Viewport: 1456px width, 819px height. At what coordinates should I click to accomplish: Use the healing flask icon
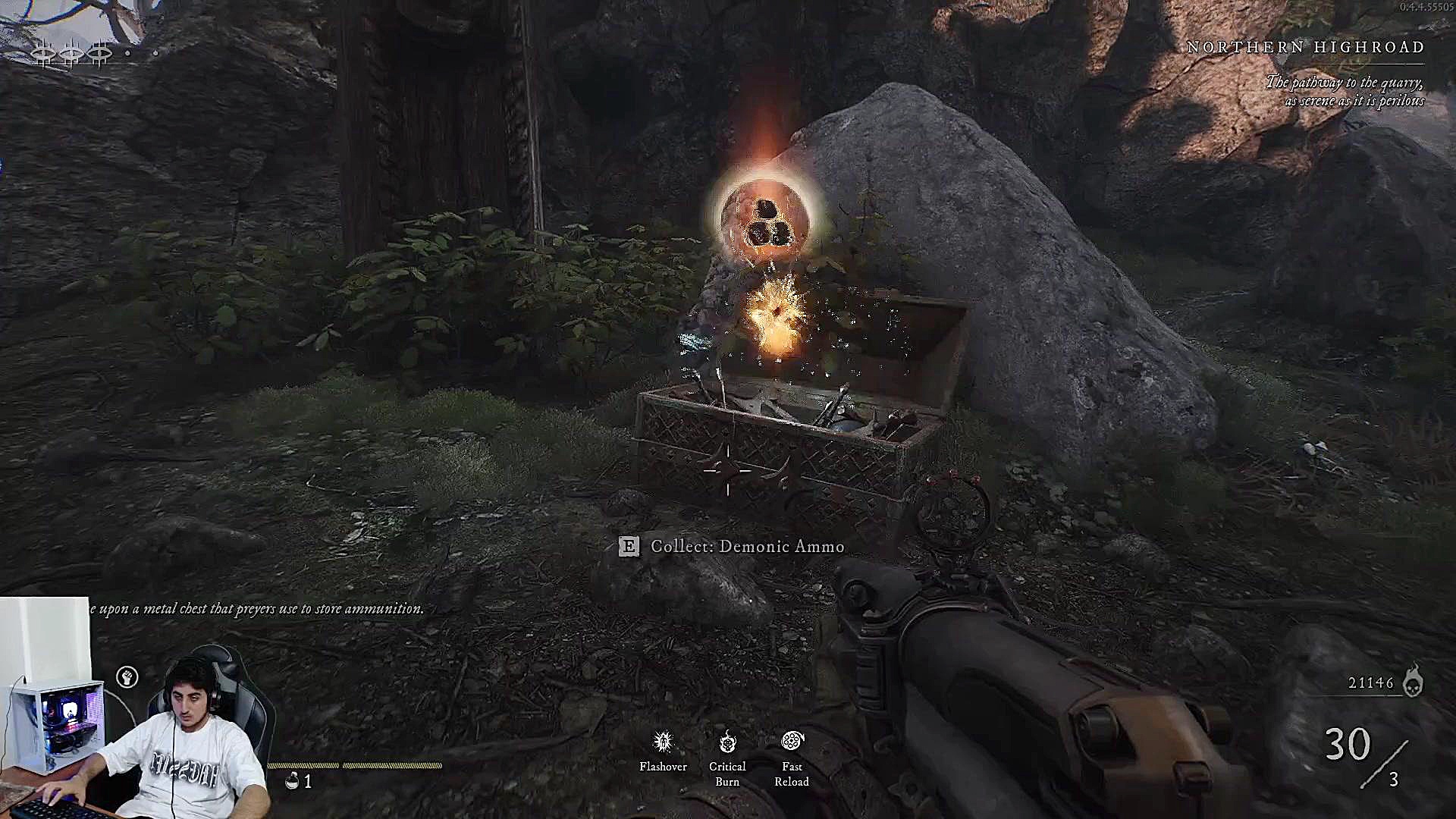point(292,780)
